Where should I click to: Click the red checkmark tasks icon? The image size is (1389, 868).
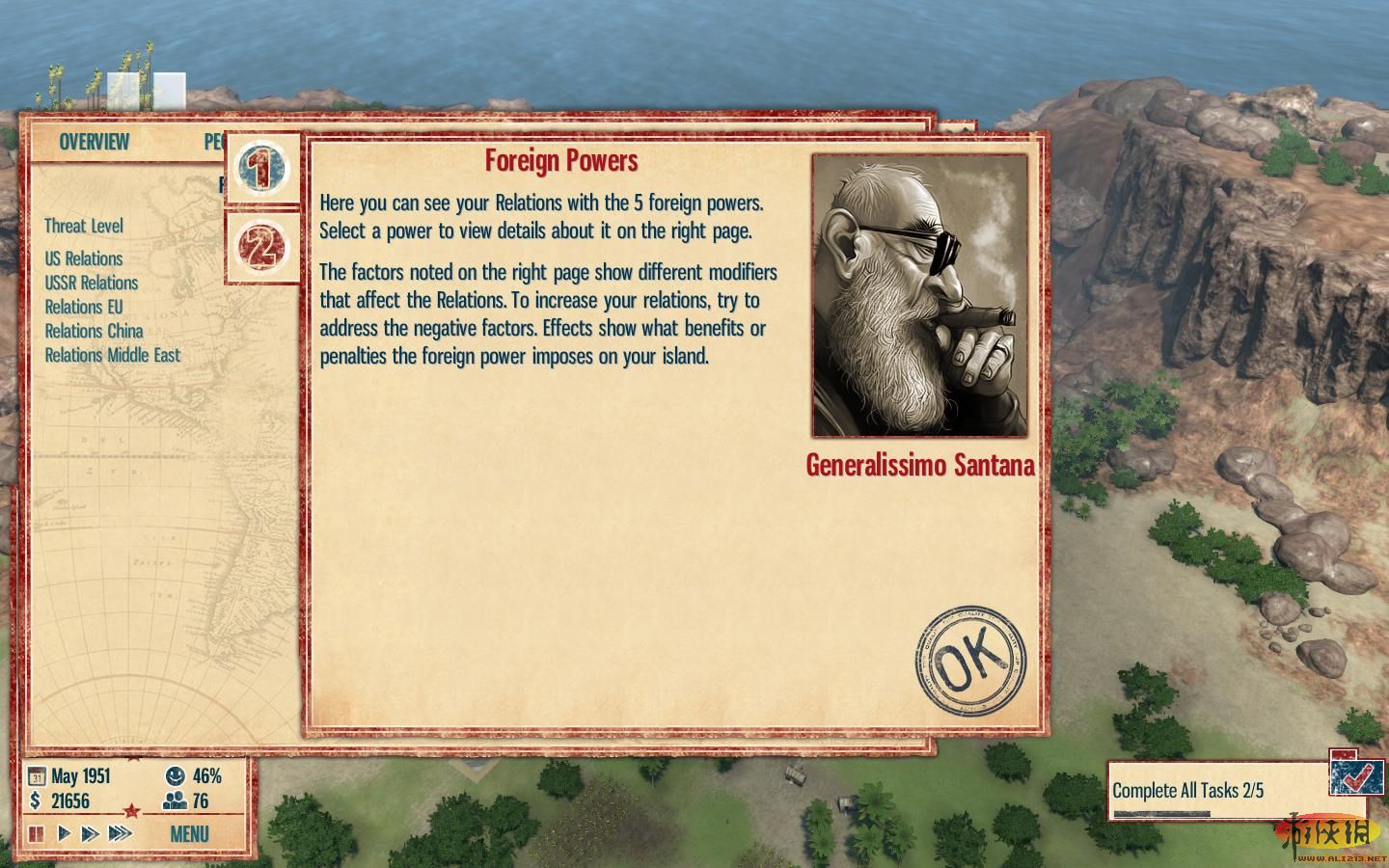point(1356,772)
